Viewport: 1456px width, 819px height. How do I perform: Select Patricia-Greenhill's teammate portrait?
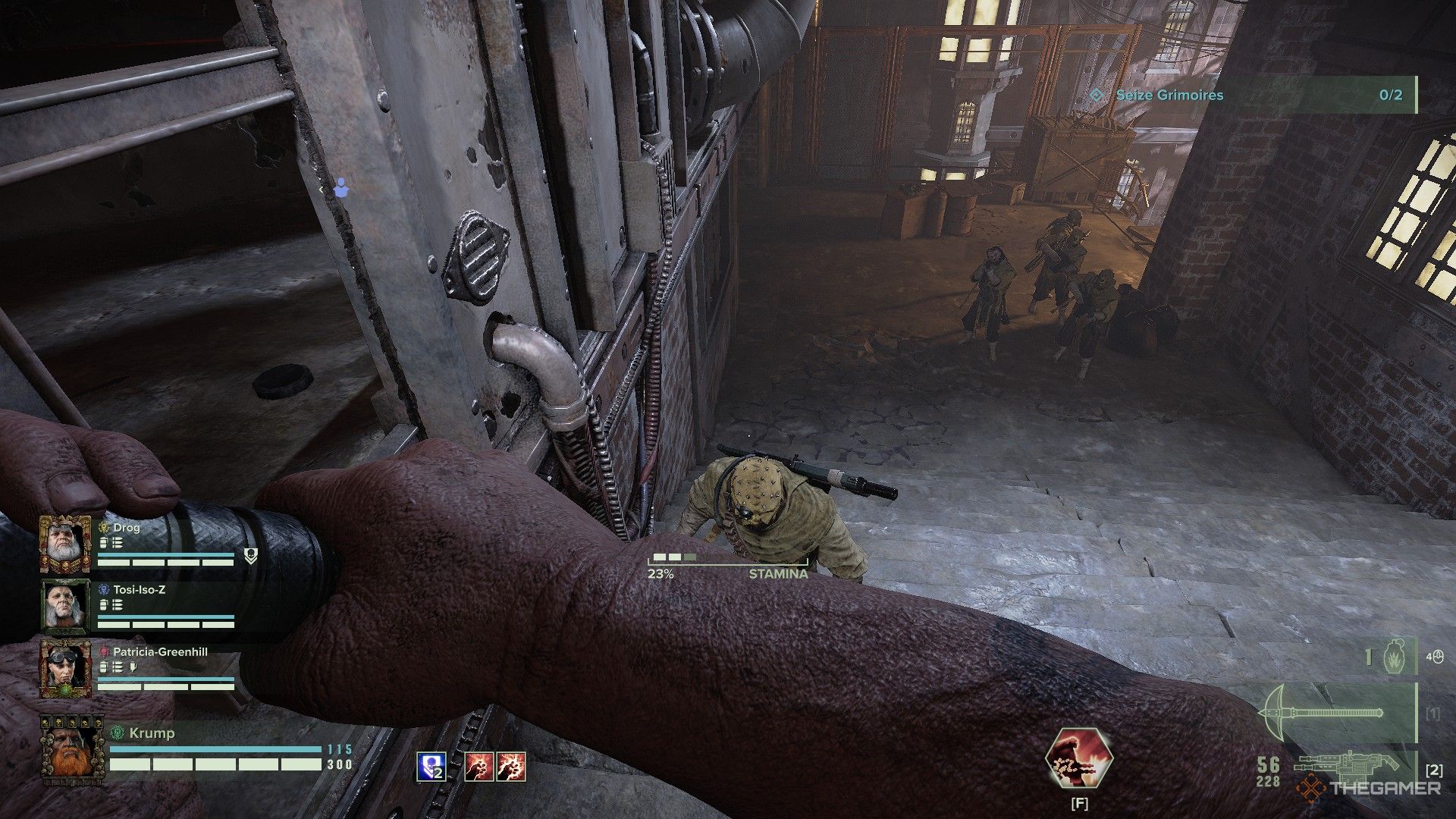(x=65, y=667)
